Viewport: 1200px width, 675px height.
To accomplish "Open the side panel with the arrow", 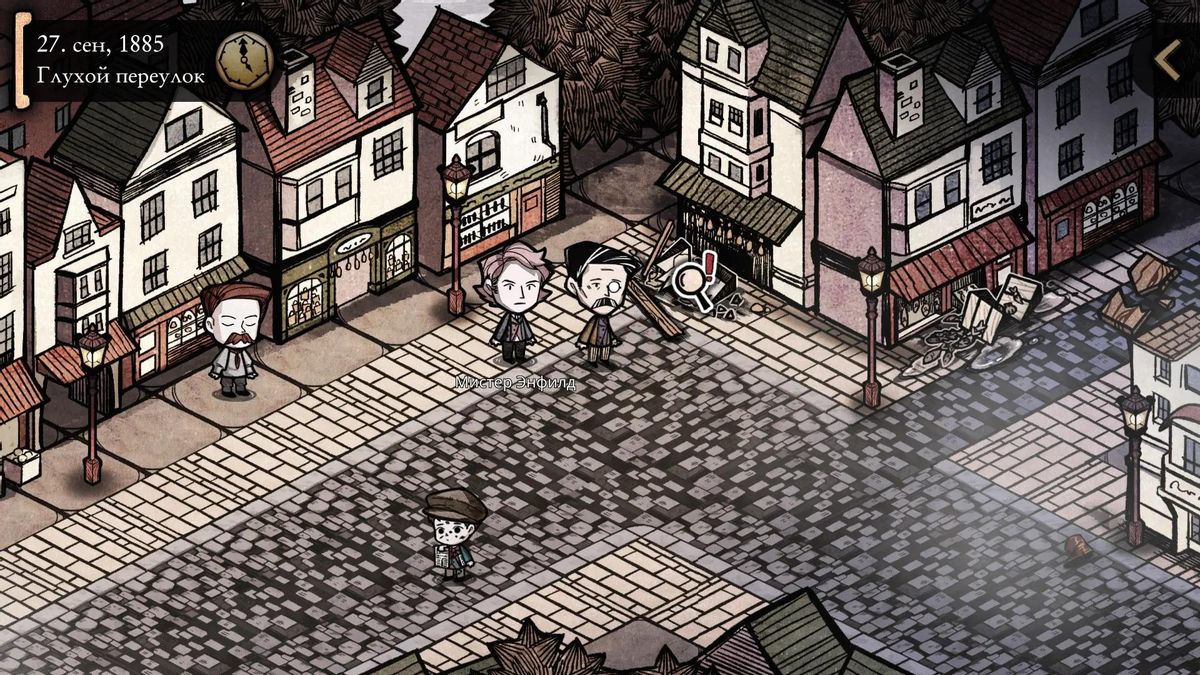I will pos(1168,61).
